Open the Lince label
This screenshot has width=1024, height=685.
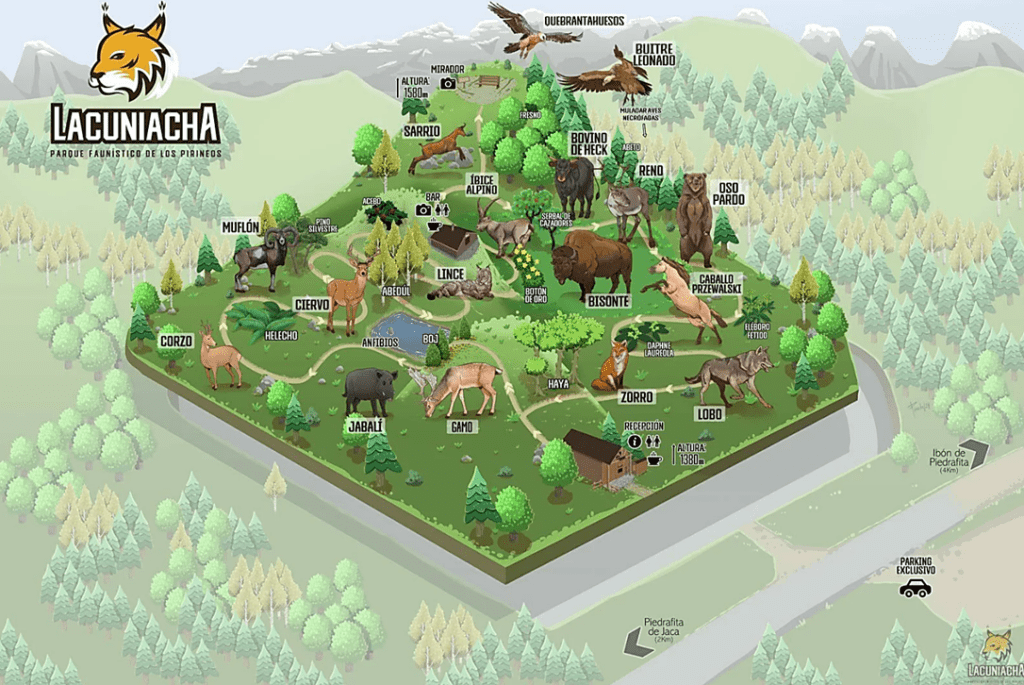tap(450, 272)
